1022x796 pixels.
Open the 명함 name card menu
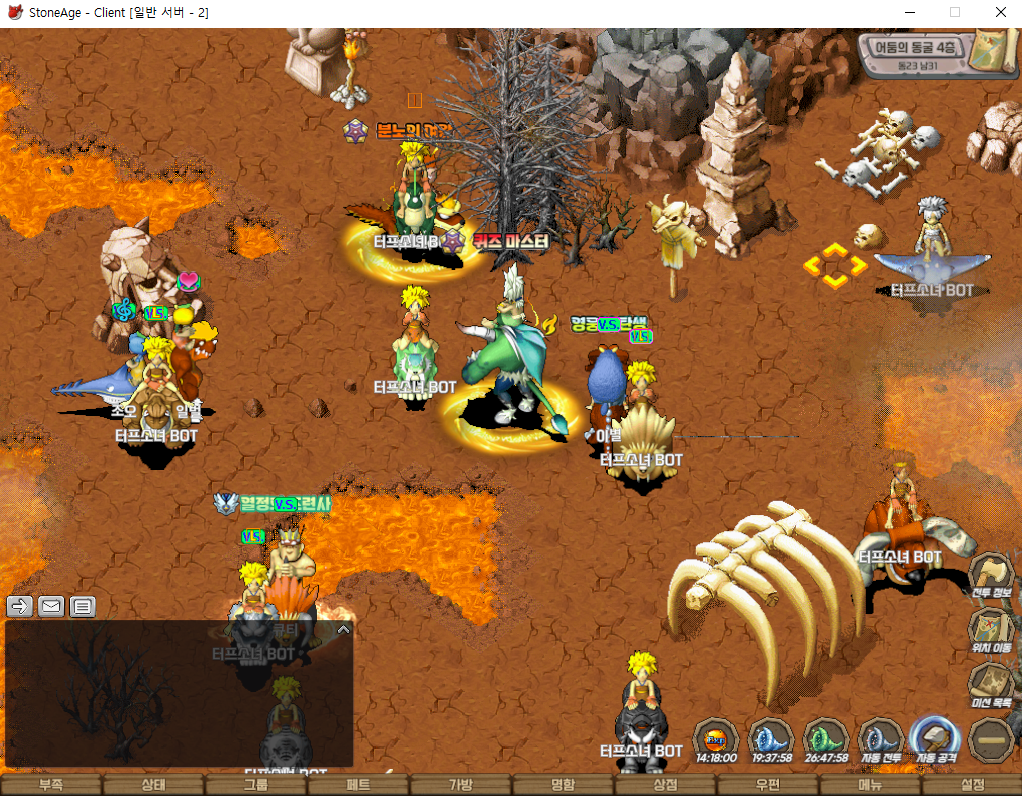563,785
